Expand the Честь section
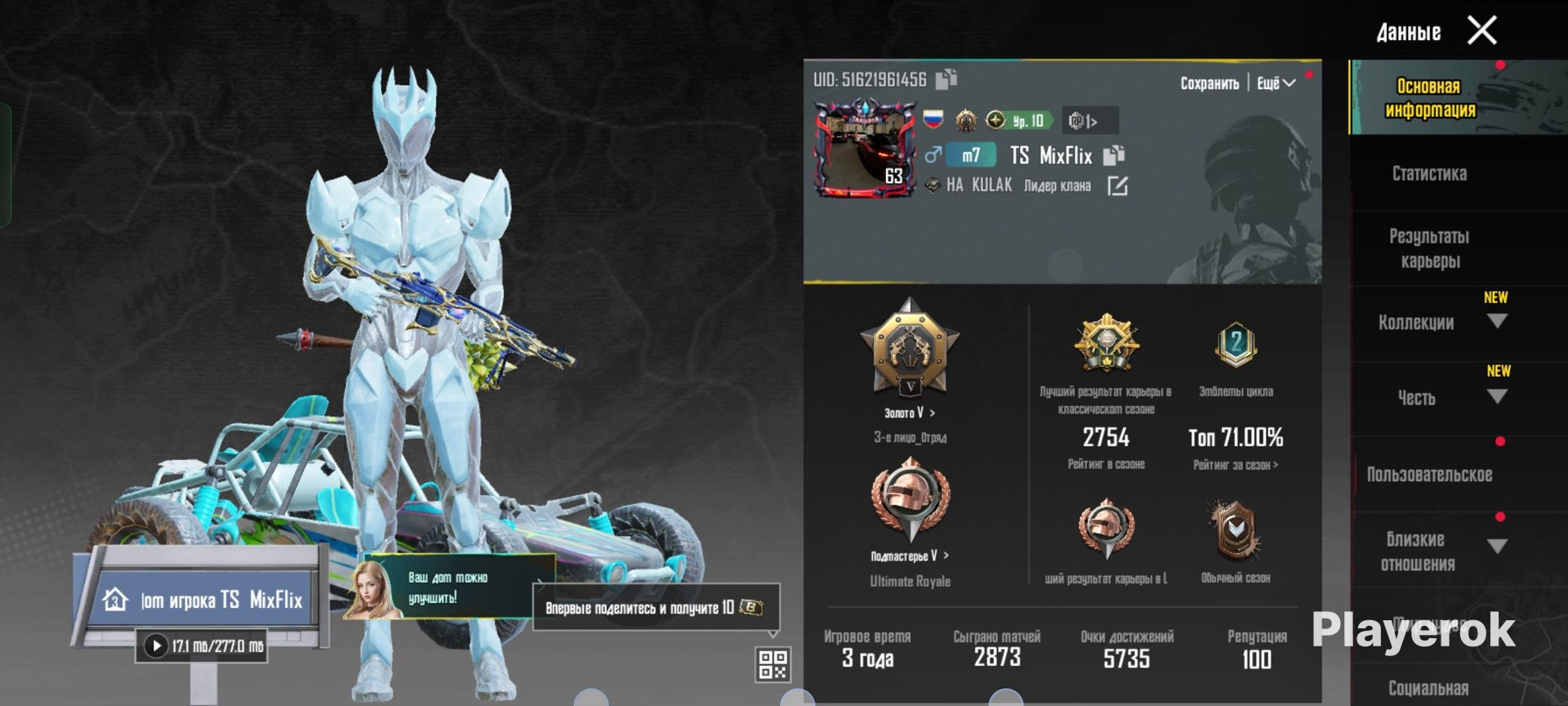 (x=1496, y=397)
